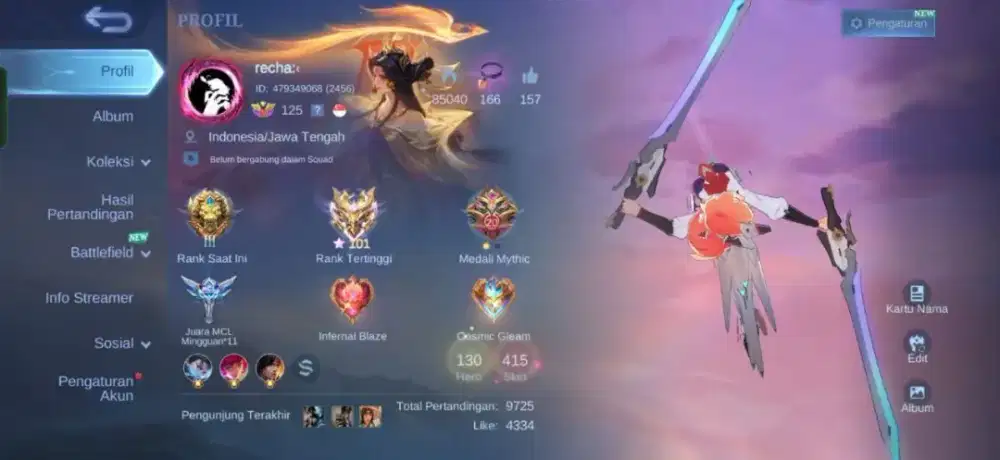Viewport: 1000px width, 460px height.
Task: Open the Album button beside the hero
Action: [916, 394]
